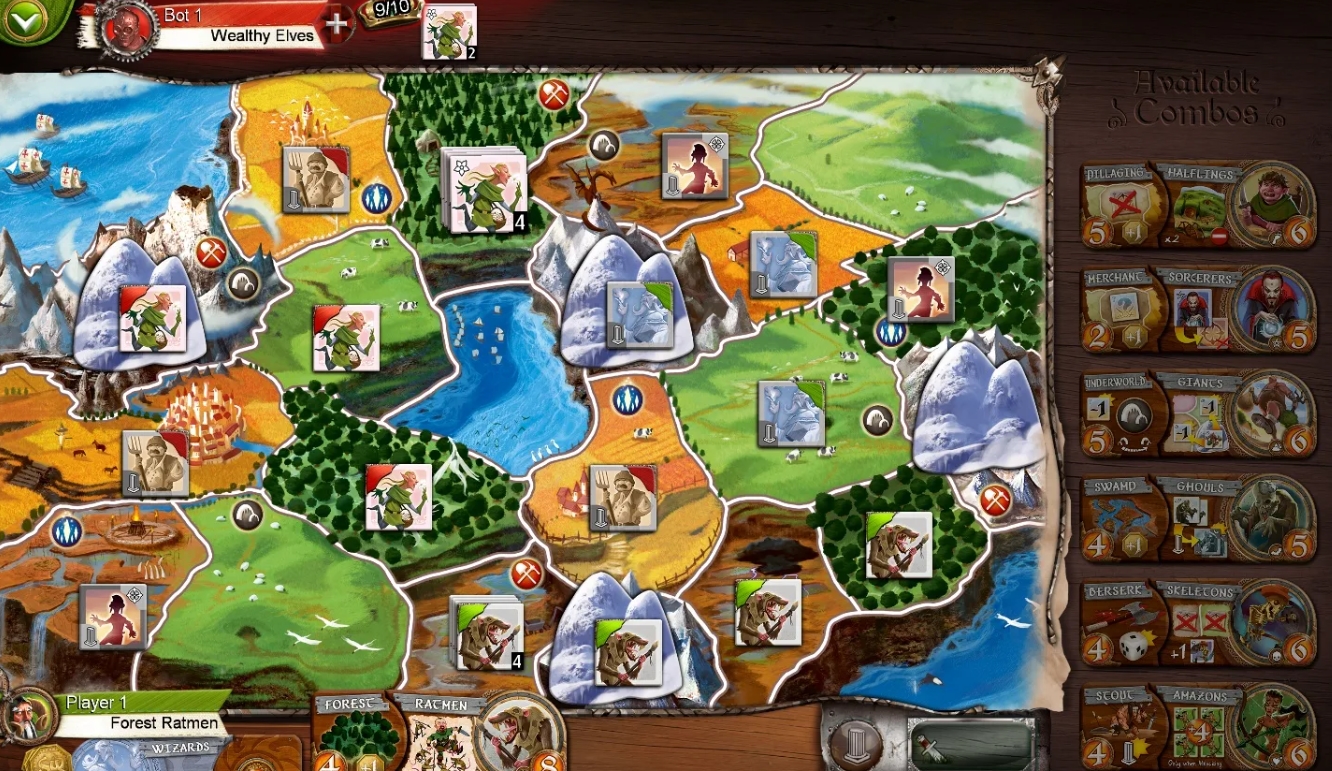1332x771 pixels.
Task: Click Bot 1's Elves reserve token
Action: pyautogui.click(x=451, y=29)
